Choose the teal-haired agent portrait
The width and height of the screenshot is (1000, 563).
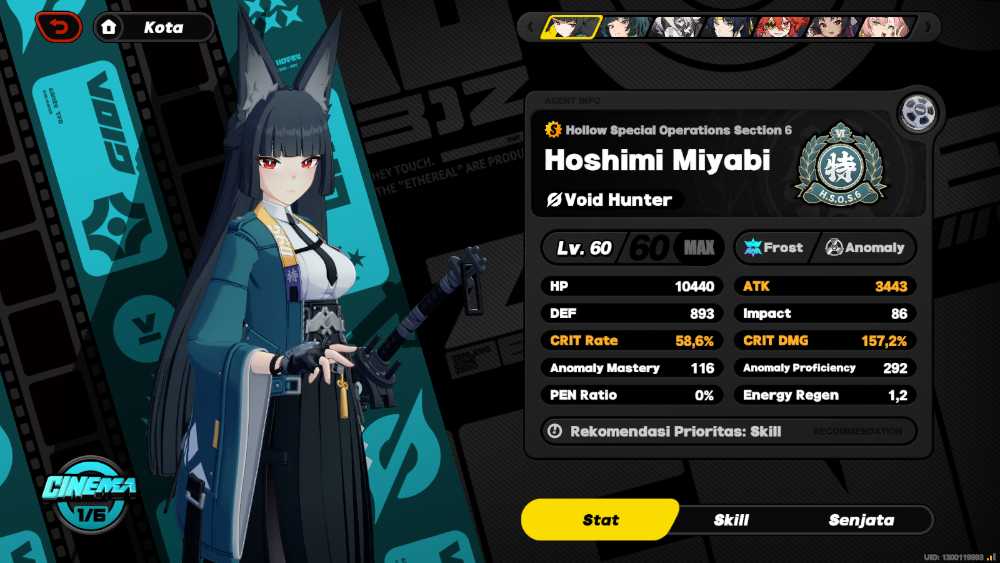[621, 27]
